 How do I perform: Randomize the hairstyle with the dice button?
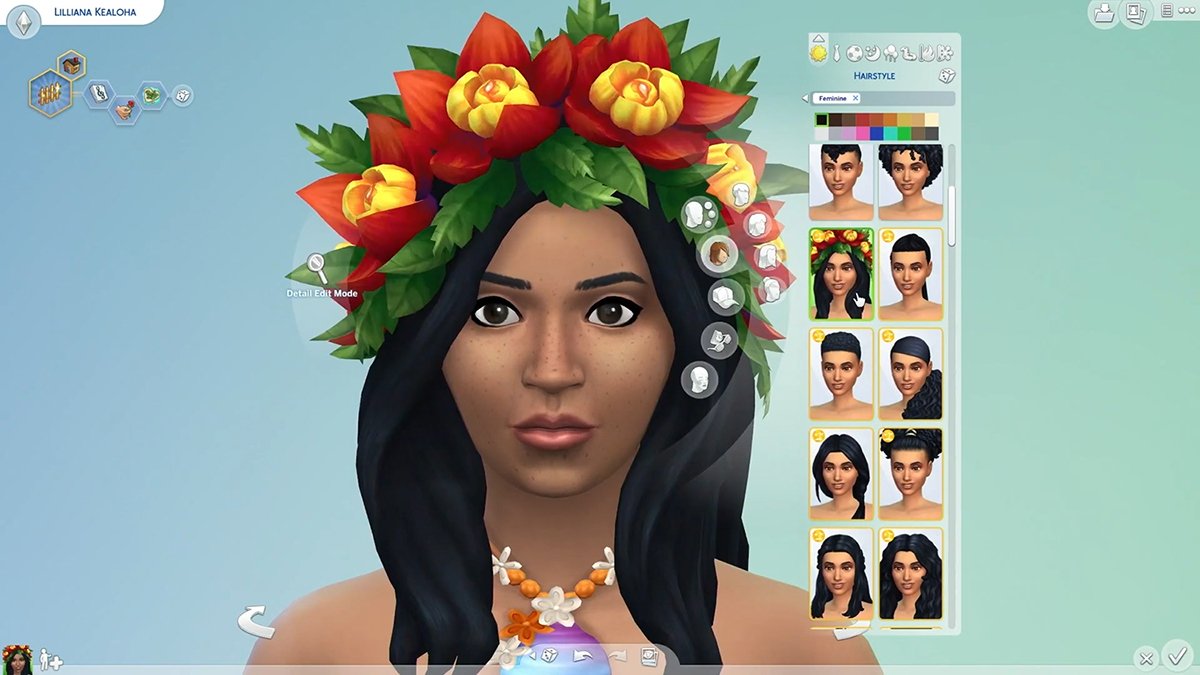click(x=947, y=76)
